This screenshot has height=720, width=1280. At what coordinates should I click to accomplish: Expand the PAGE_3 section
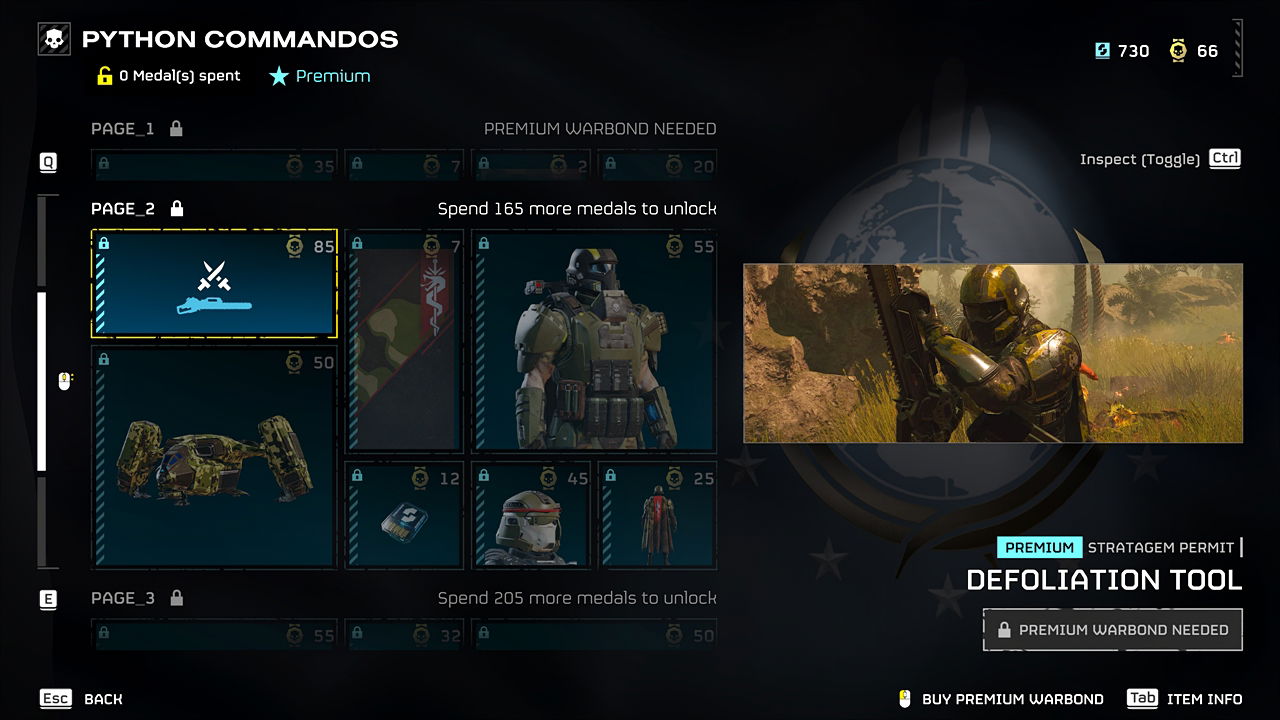(x=122, y=597)
